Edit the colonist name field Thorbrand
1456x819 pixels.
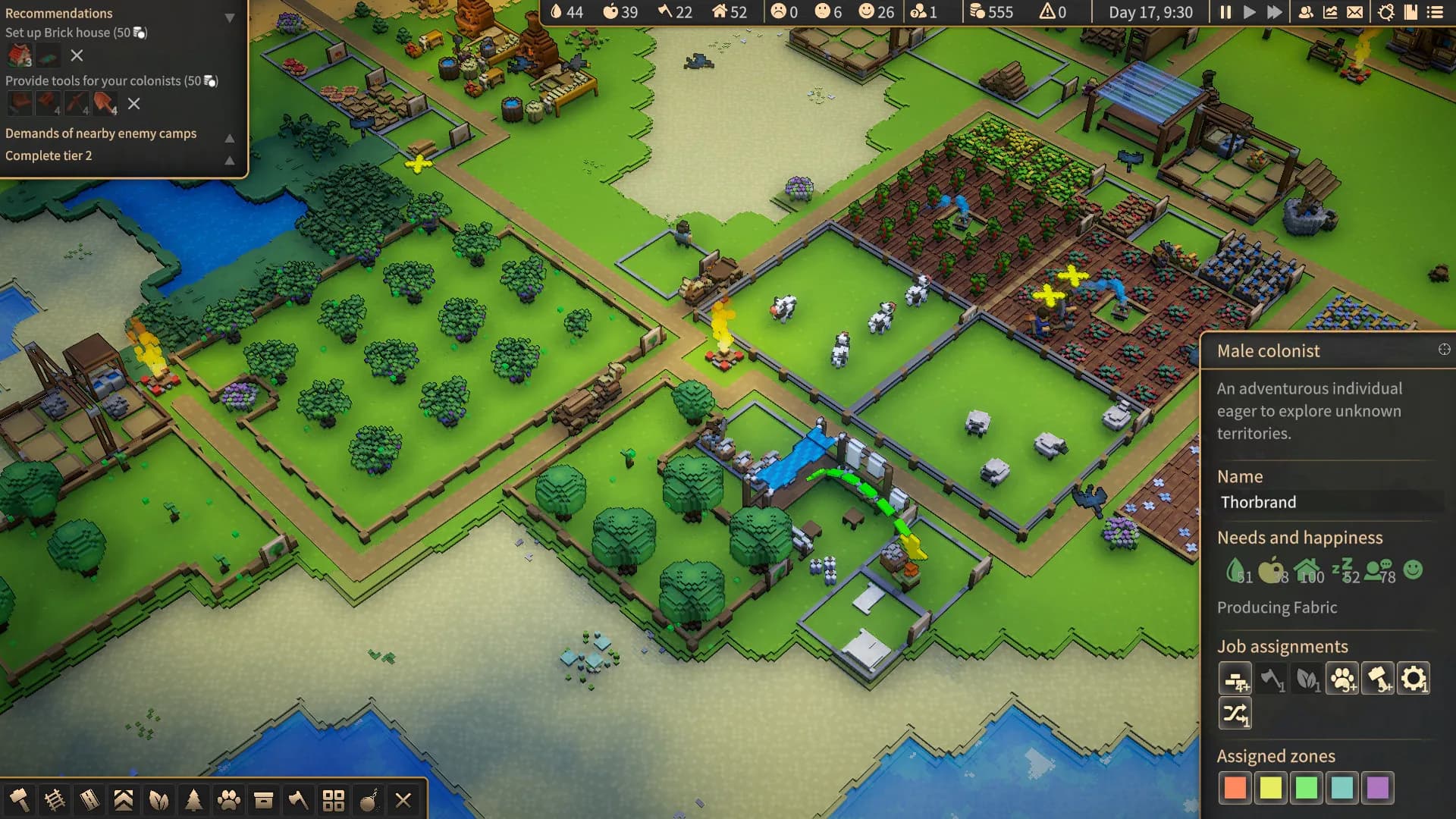tap(1329, 502)
